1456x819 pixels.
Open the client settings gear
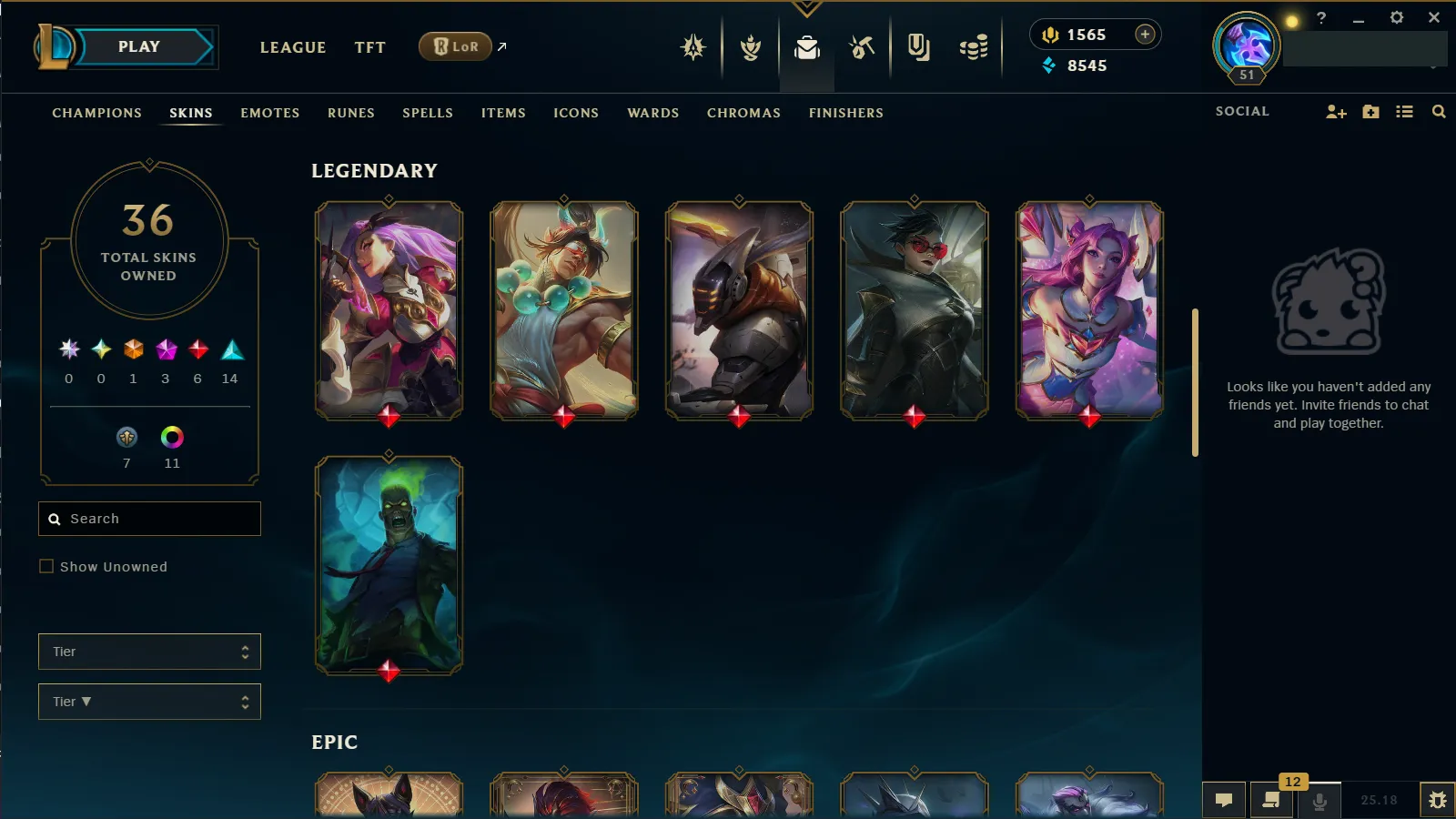click(x=1397, y=17)
